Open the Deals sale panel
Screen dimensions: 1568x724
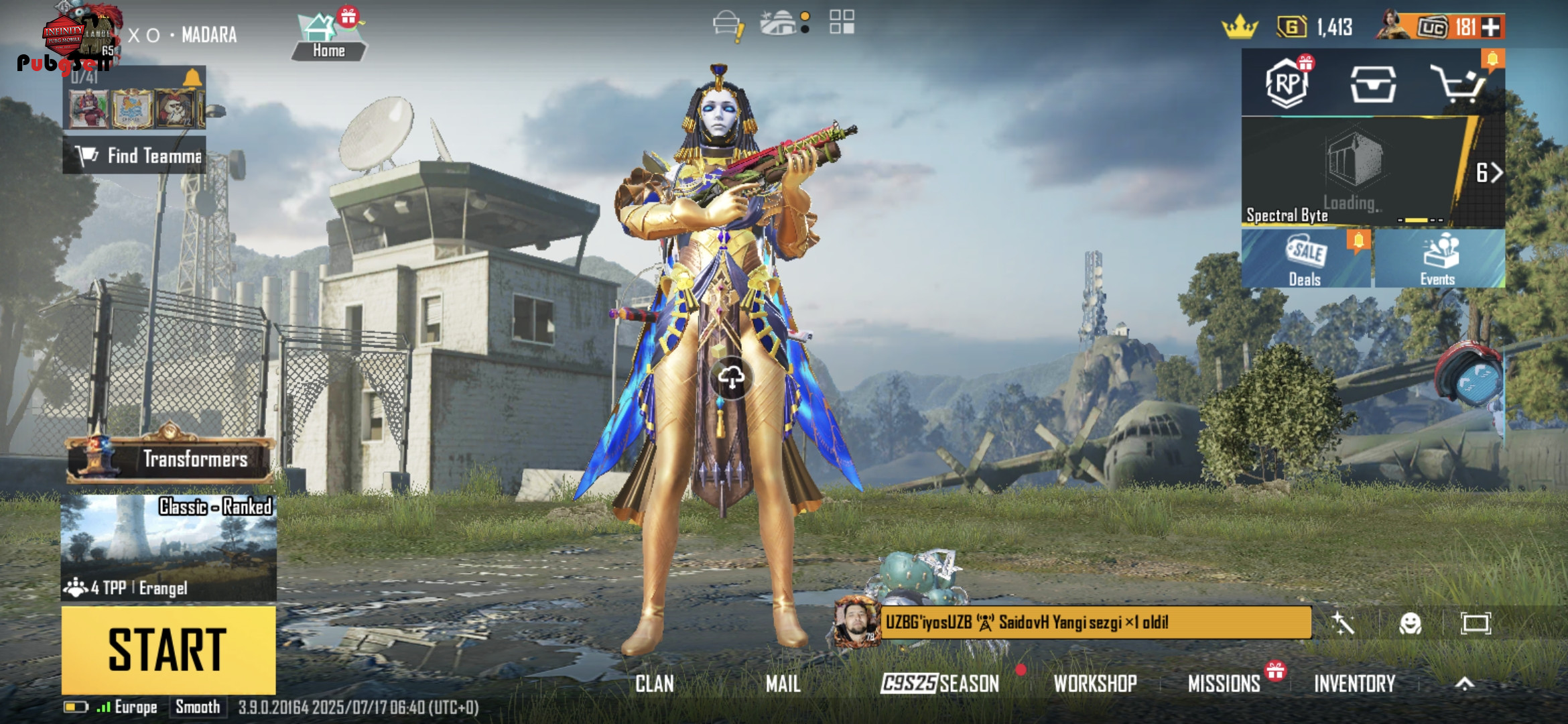pyautogui.click(x=1305, y=259)
